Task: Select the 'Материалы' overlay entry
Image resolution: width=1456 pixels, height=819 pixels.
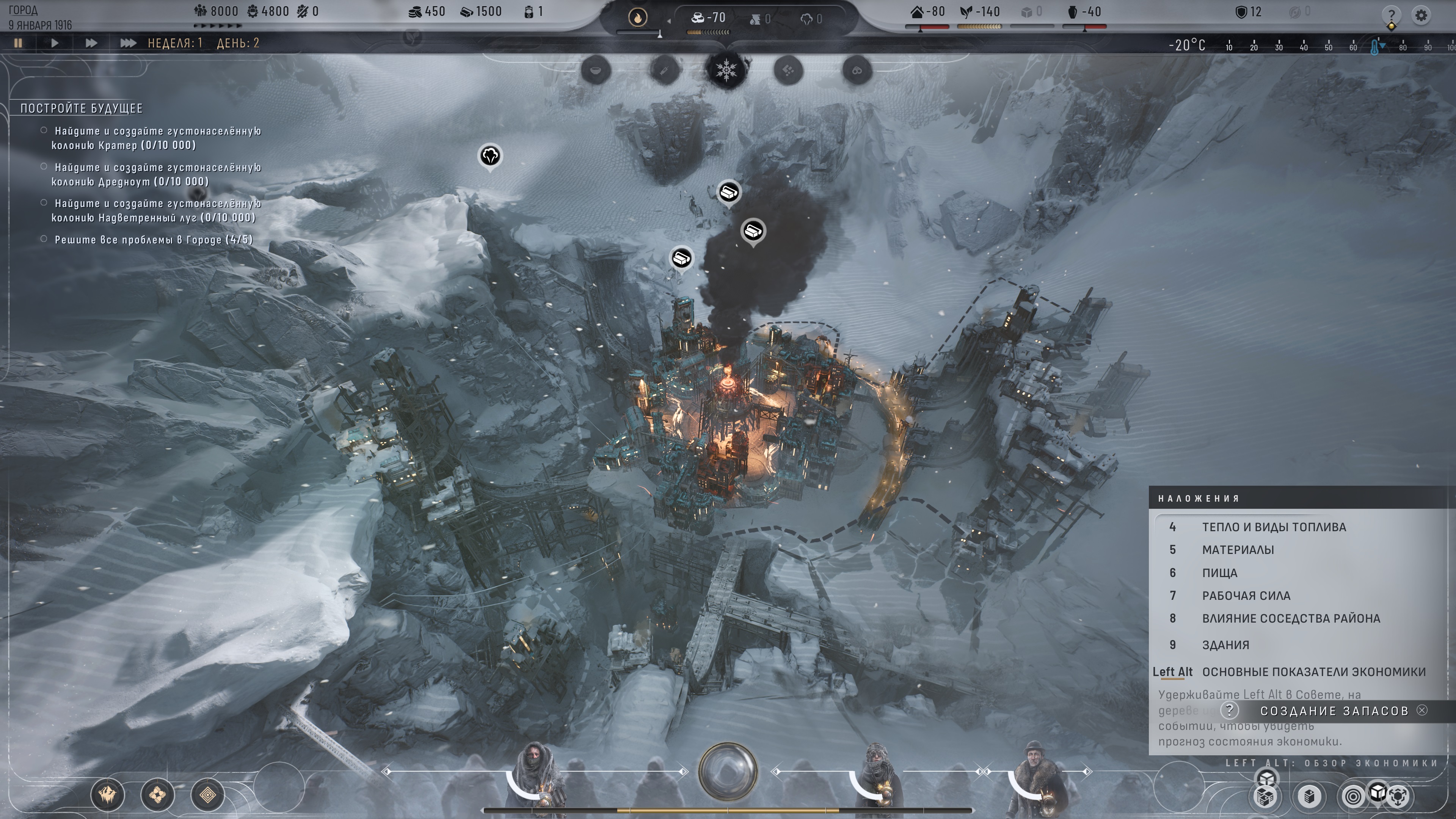Action: point(1238,549)
